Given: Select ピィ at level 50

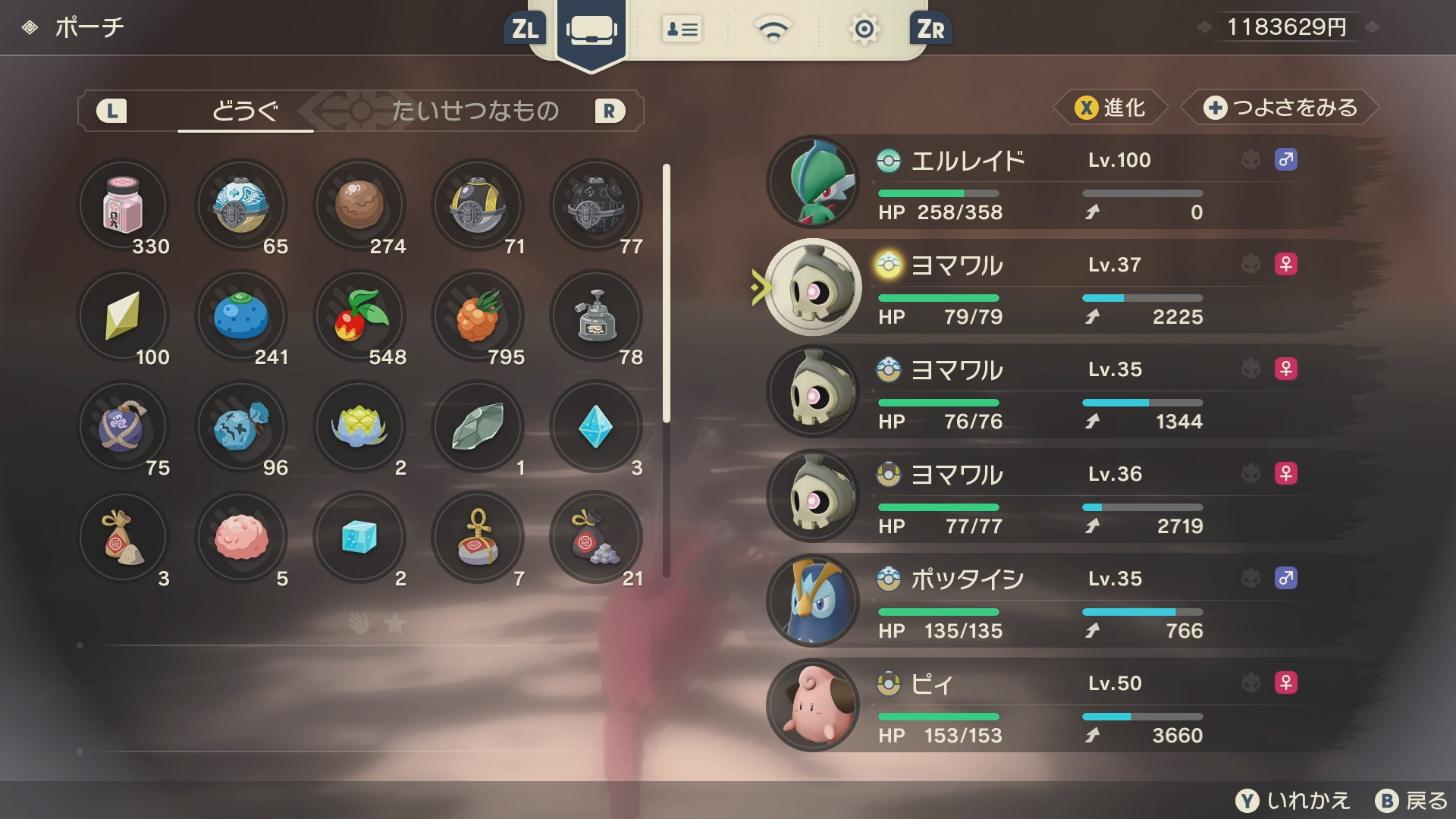Looking at the screenshot, I should coord(1062,707).
